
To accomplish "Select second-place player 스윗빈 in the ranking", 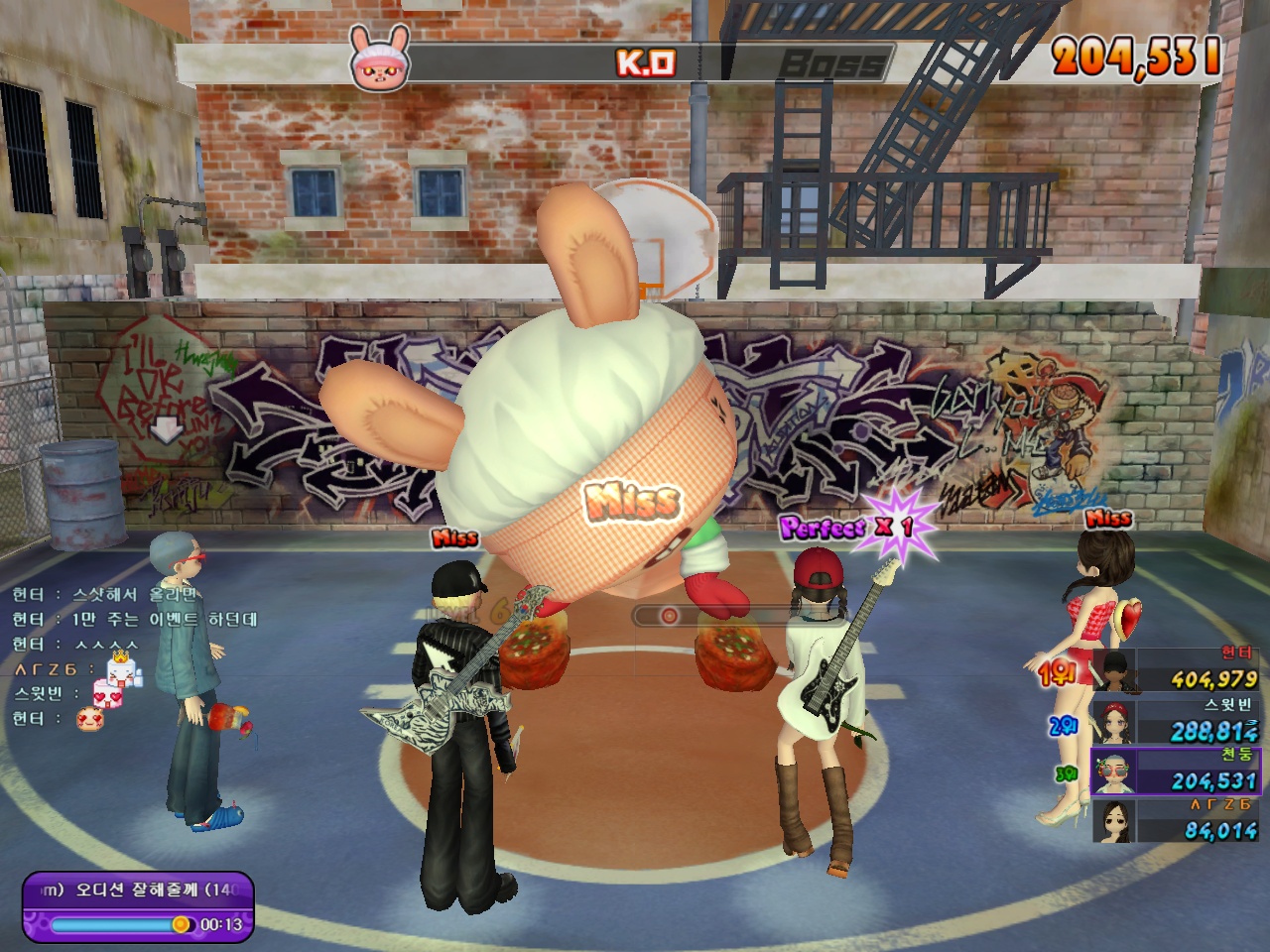I will click(x=1177, y=721).
